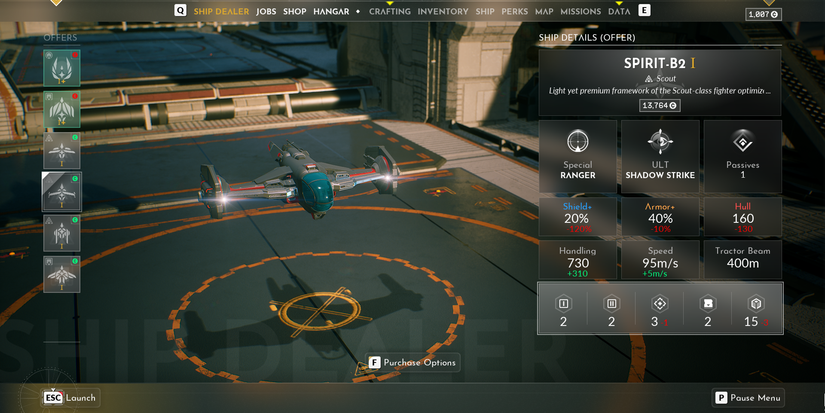Choose the first ship offer thumbnail

click(61, 68)
